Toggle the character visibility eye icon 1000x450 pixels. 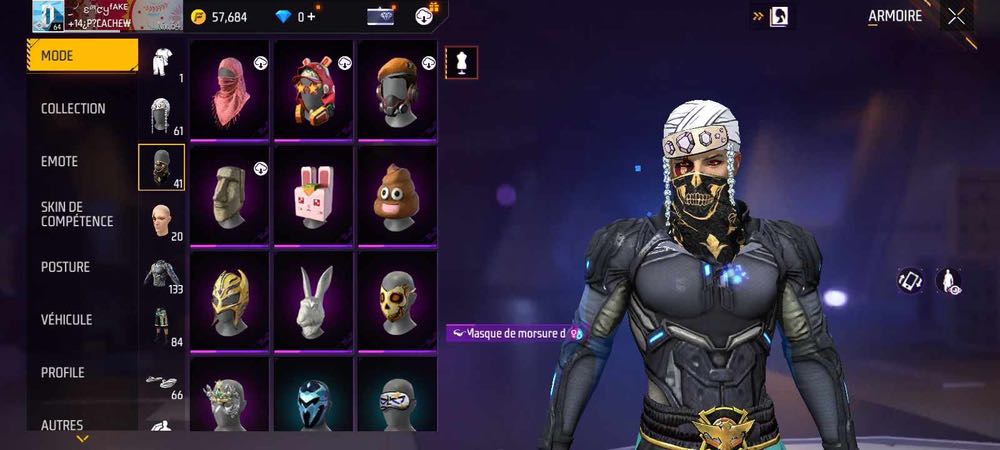(948, 282)
